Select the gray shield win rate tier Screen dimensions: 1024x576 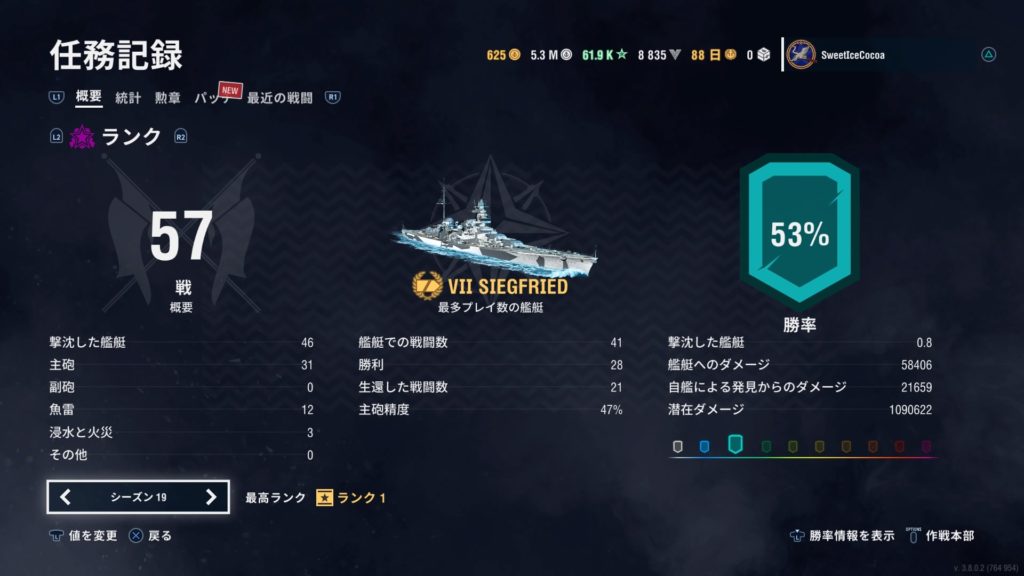(678, 446)
